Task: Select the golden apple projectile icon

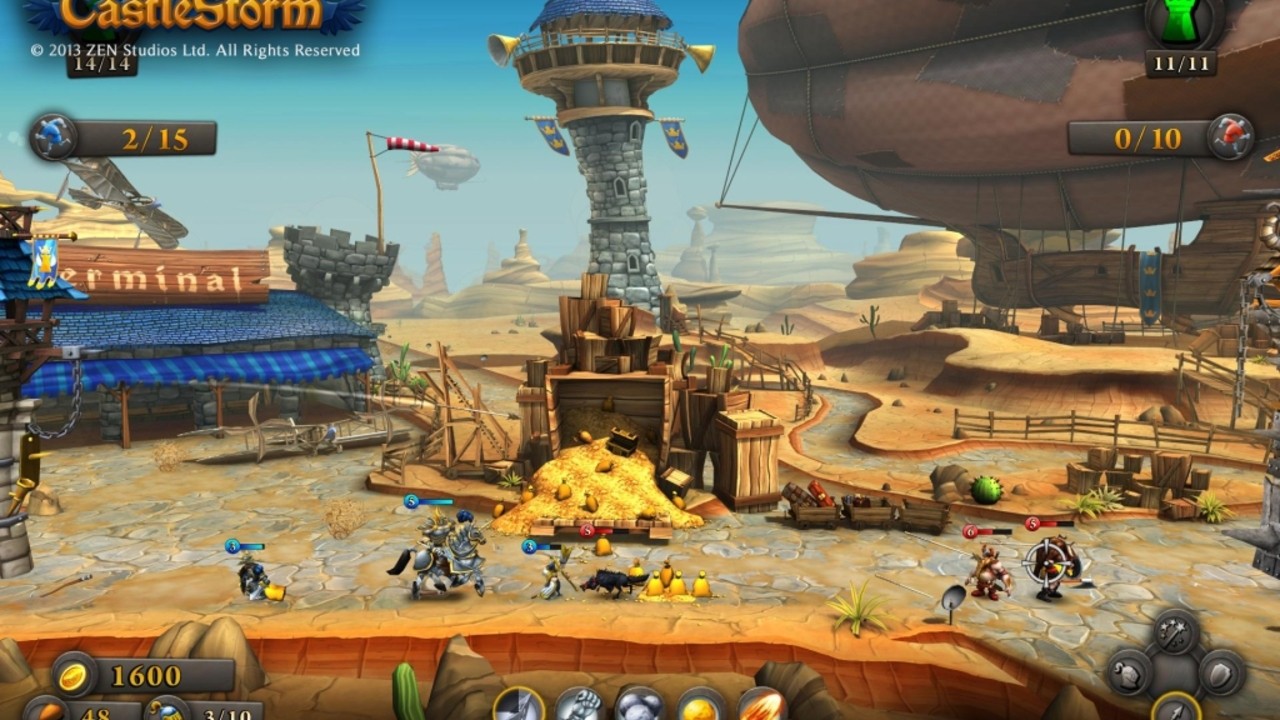Action: (697, 706)
